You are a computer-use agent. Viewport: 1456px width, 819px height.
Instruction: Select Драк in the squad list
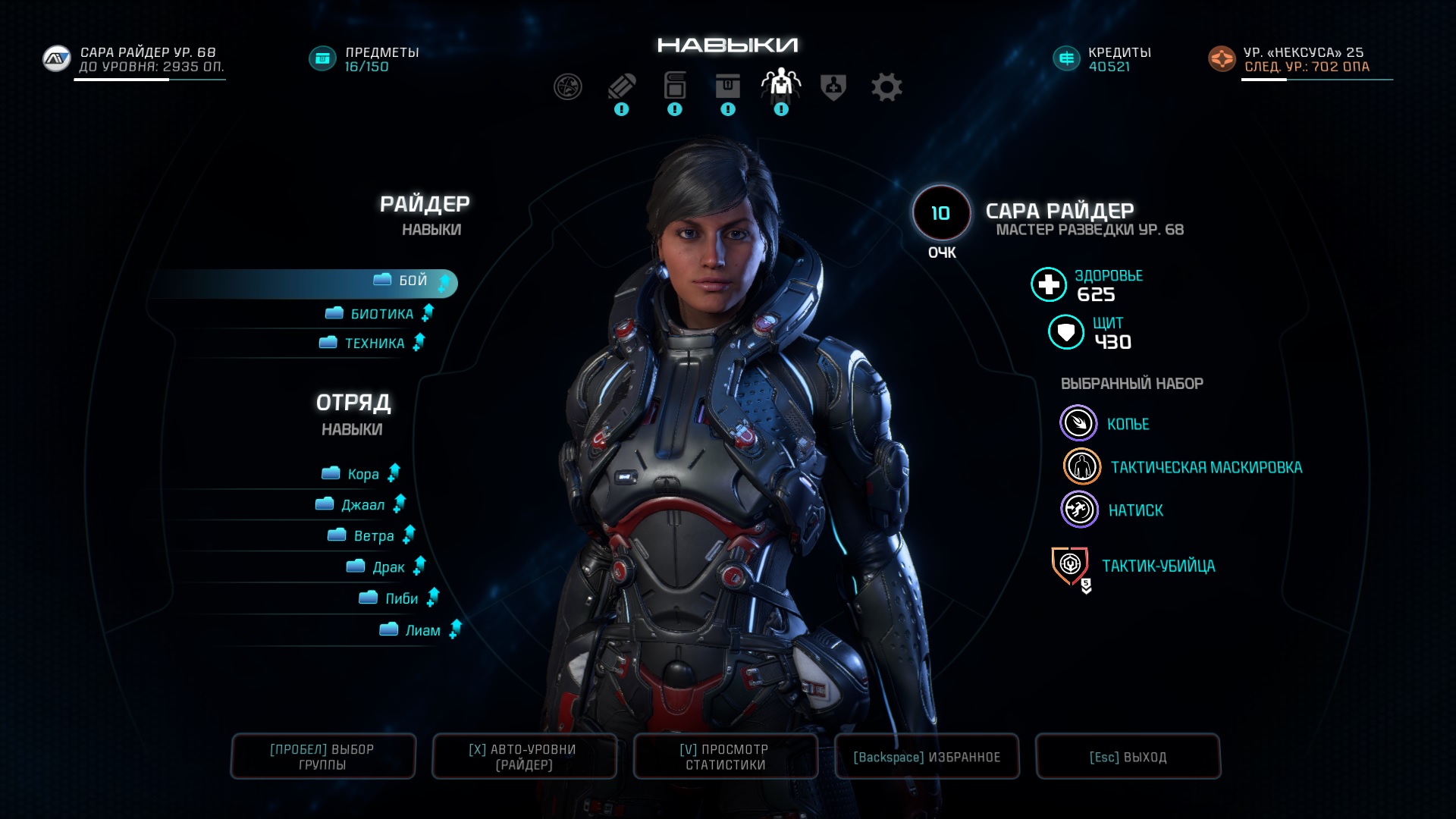point(388,567)
